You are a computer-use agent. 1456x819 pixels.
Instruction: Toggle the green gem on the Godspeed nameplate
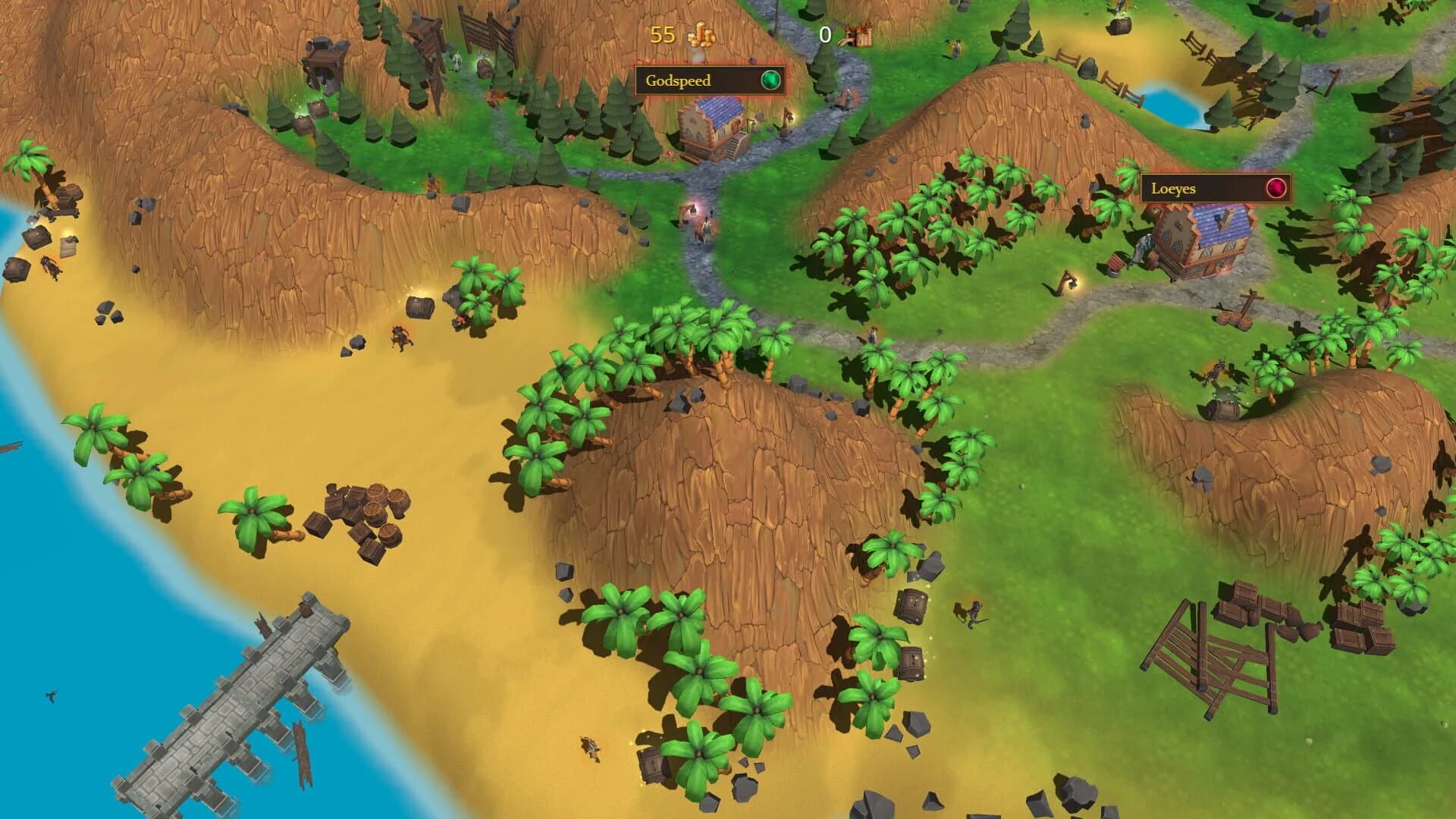pos(772,81)
